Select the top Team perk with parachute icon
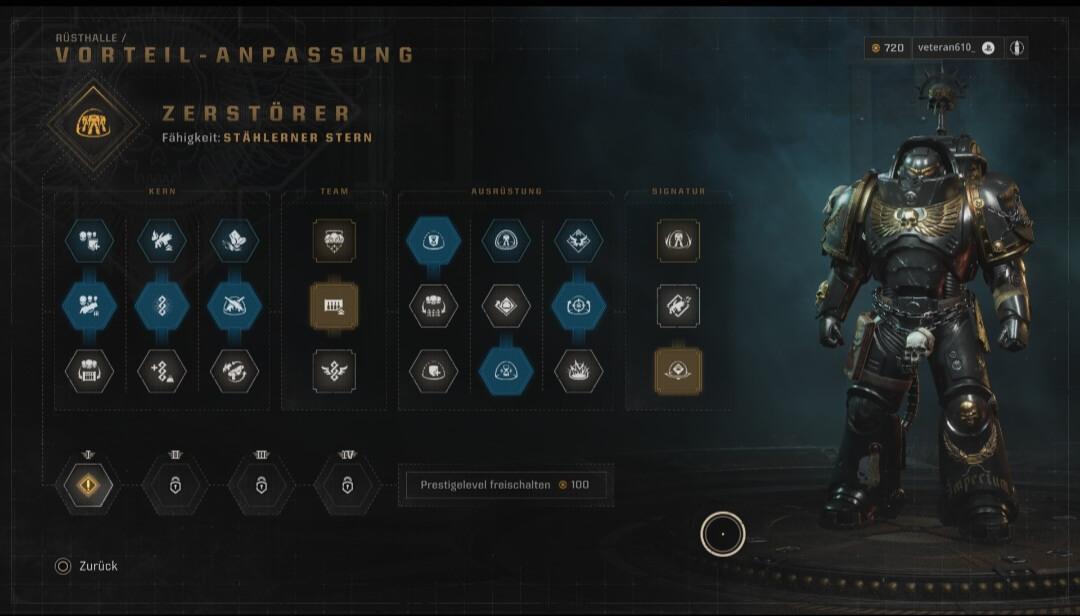 tap(334, 240)
